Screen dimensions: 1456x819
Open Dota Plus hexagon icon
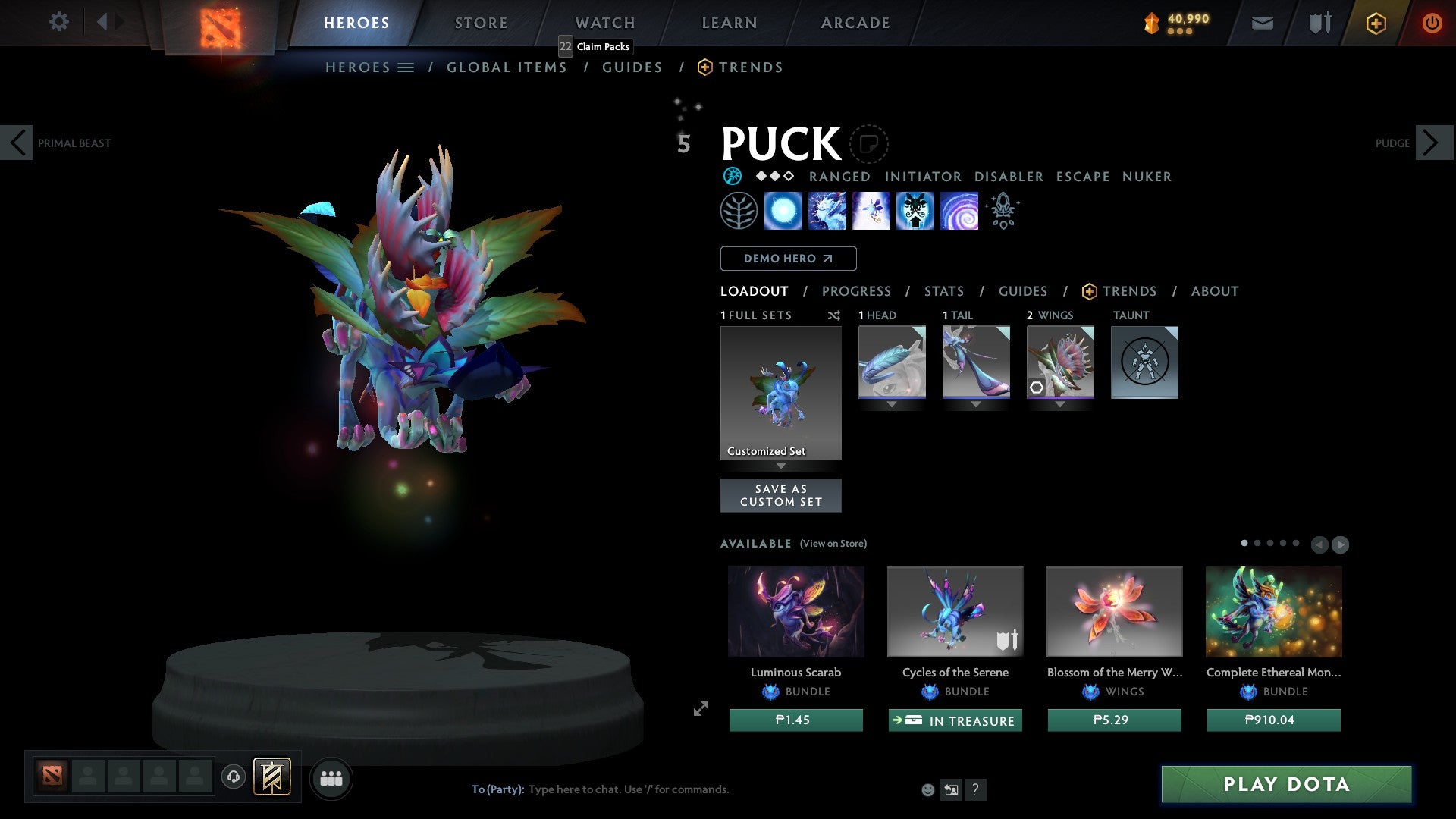[1375, 23]
